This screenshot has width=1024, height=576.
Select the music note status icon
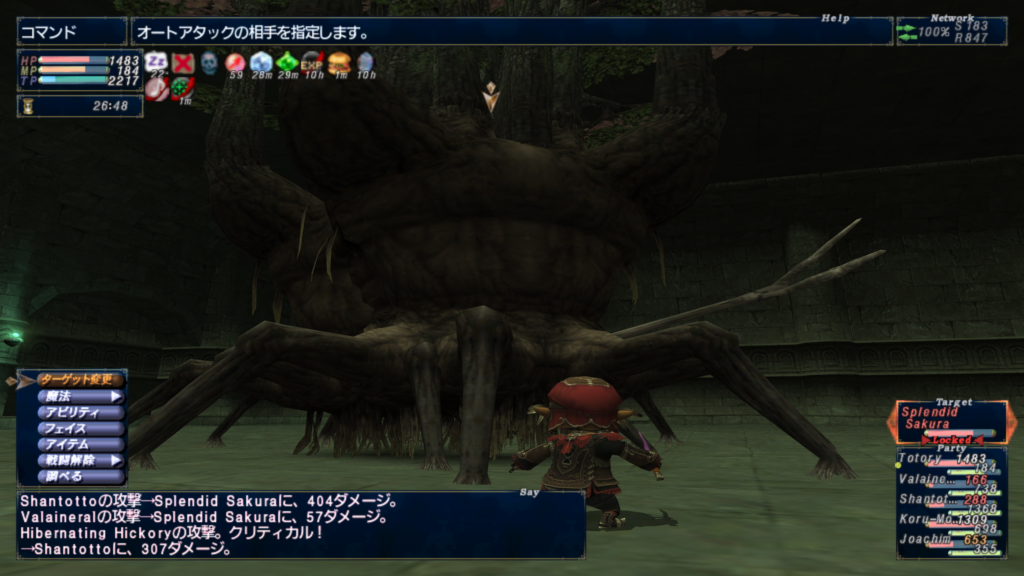tap(156, 89)
